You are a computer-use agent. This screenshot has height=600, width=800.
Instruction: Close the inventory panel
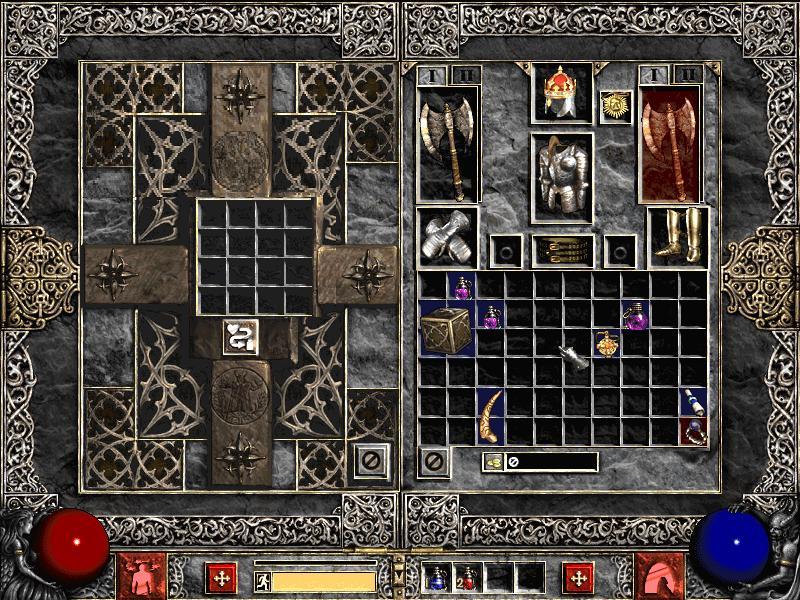[x=434, y=461]
